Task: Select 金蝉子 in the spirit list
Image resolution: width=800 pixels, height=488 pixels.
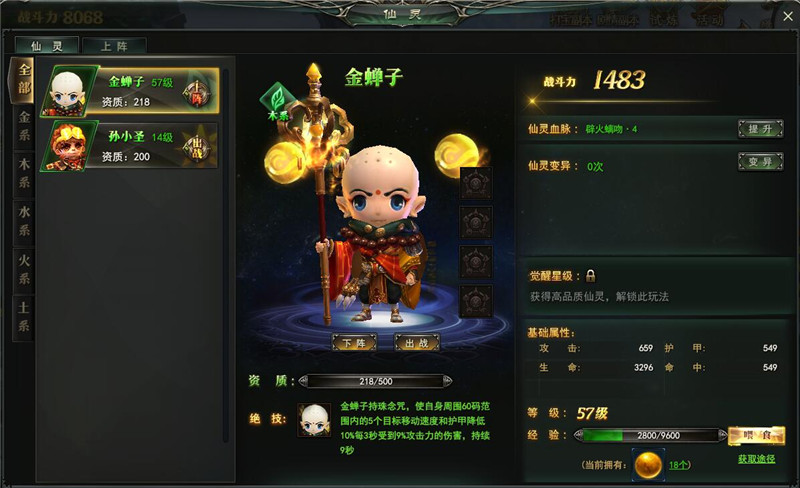Action: [x=128, y=91]
